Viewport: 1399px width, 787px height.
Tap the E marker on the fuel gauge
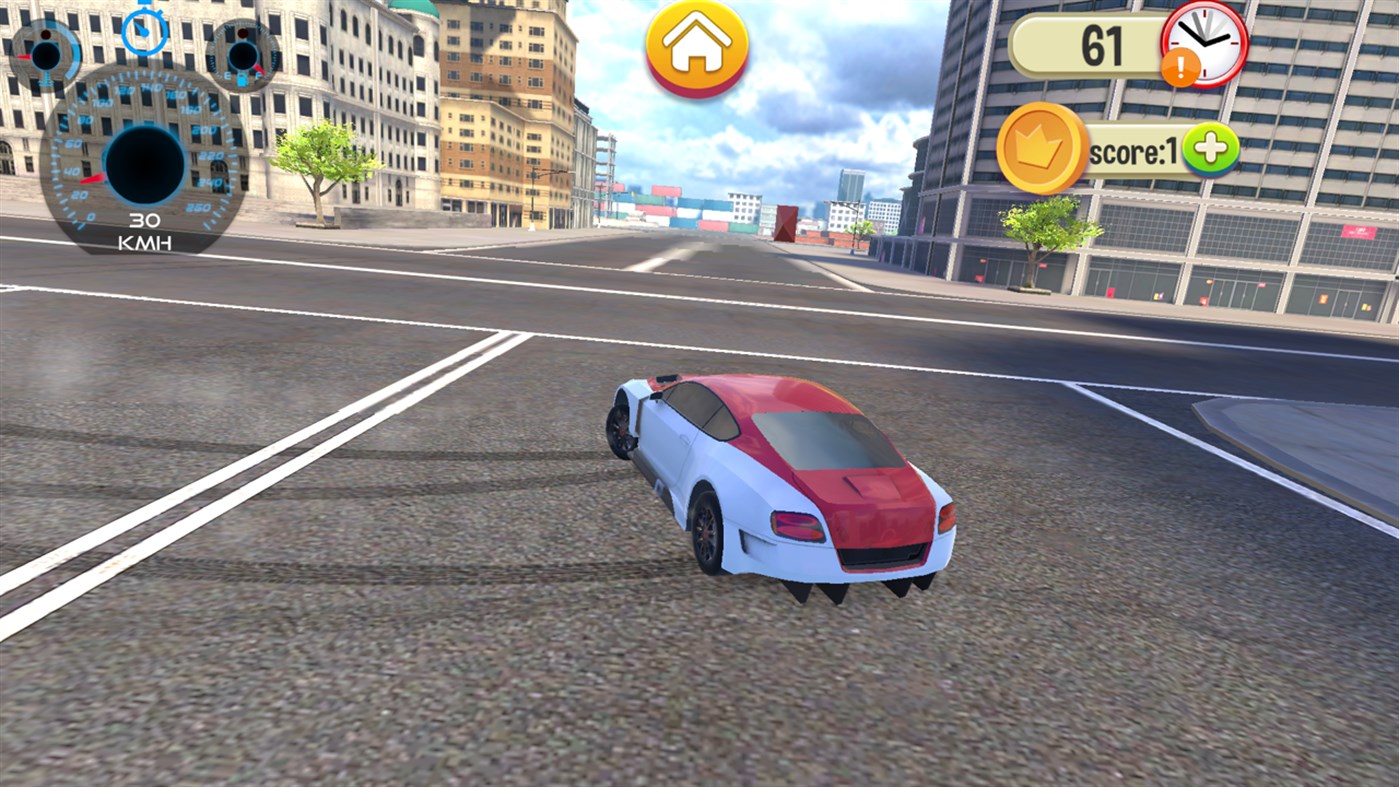tap(227, 75)
